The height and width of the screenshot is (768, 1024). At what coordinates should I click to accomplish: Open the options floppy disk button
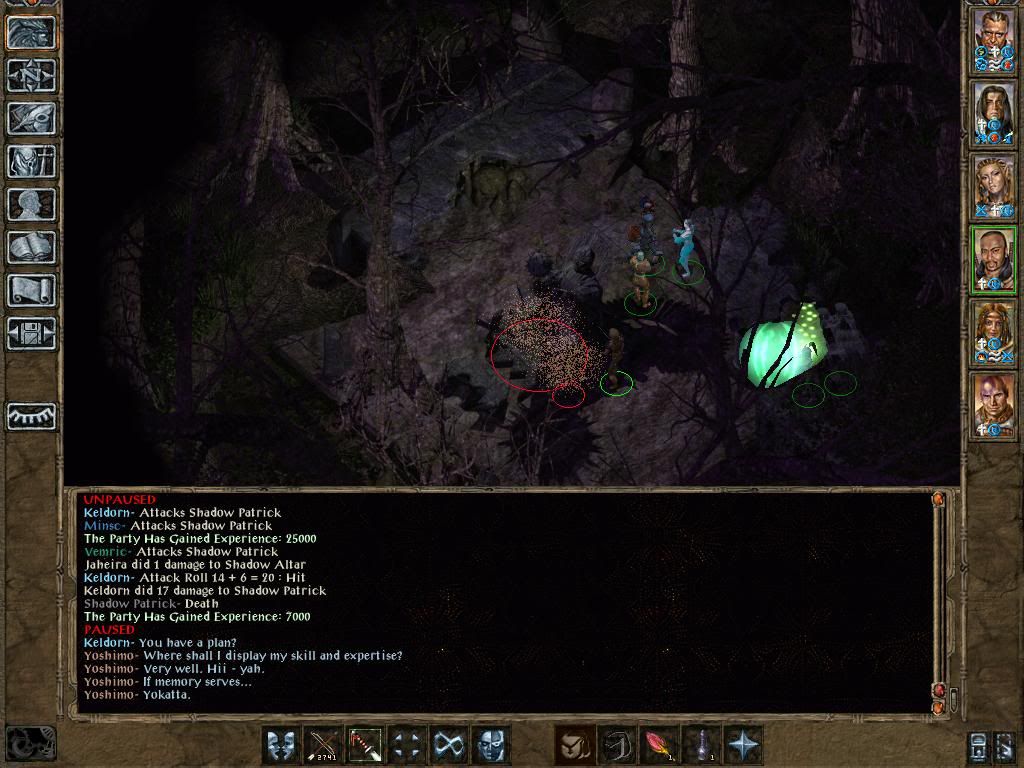click(x=31, y=333)
